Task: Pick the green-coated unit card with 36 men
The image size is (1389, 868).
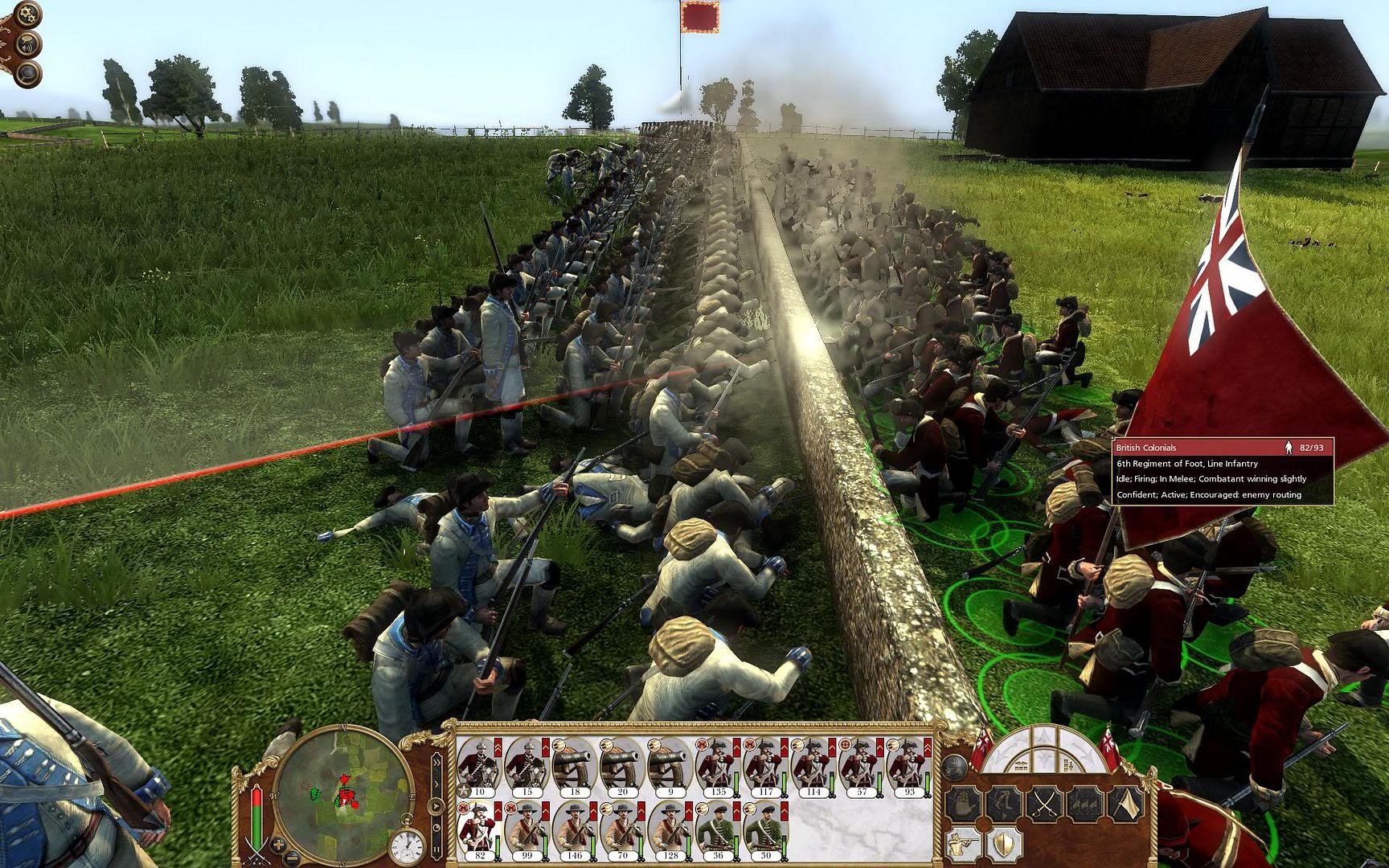Action: point(717,829)
